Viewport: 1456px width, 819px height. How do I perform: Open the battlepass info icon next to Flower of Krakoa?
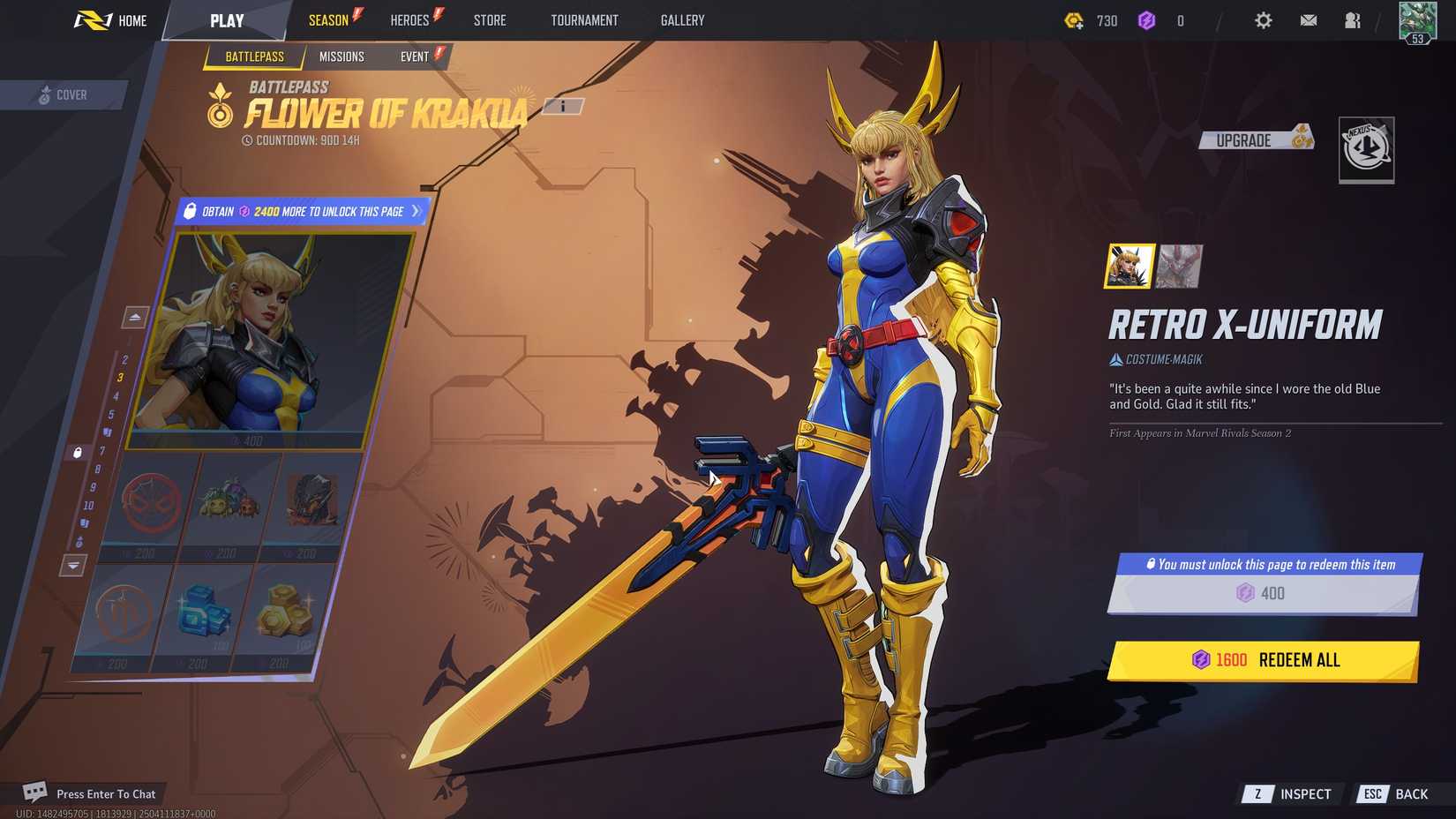click(562, 108)
